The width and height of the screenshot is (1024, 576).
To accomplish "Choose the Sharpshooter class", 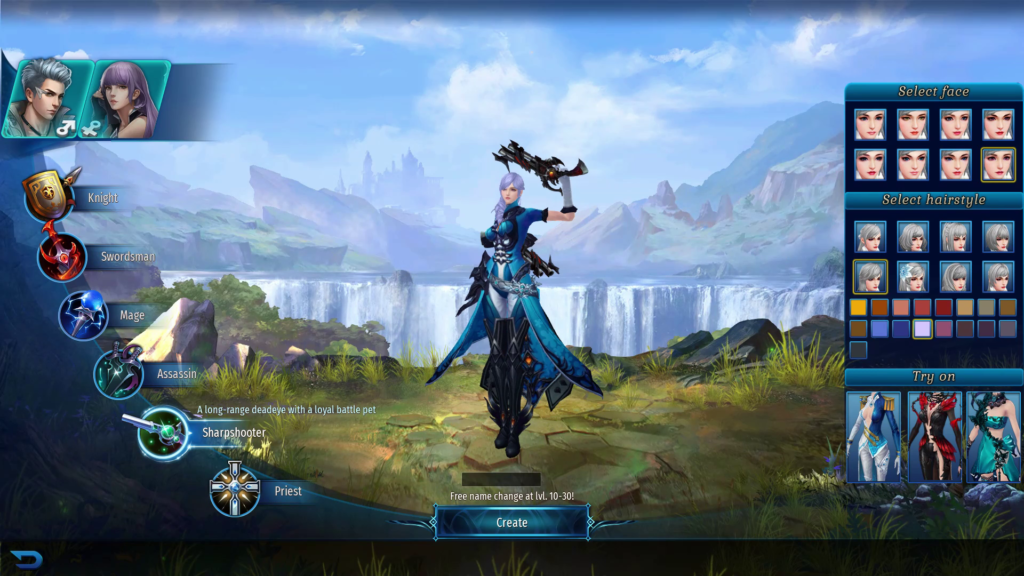I will point(164,432).
